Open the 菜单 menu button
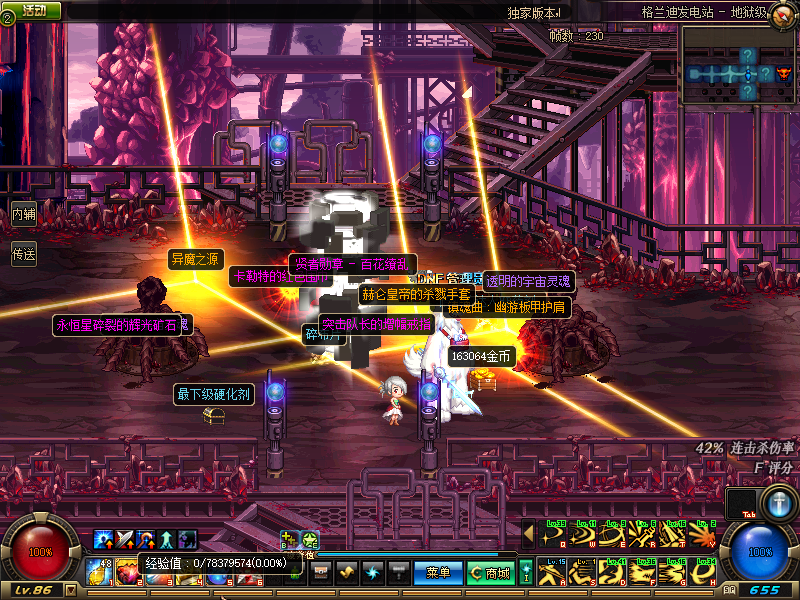800x600 pixels. pos(438,573)
